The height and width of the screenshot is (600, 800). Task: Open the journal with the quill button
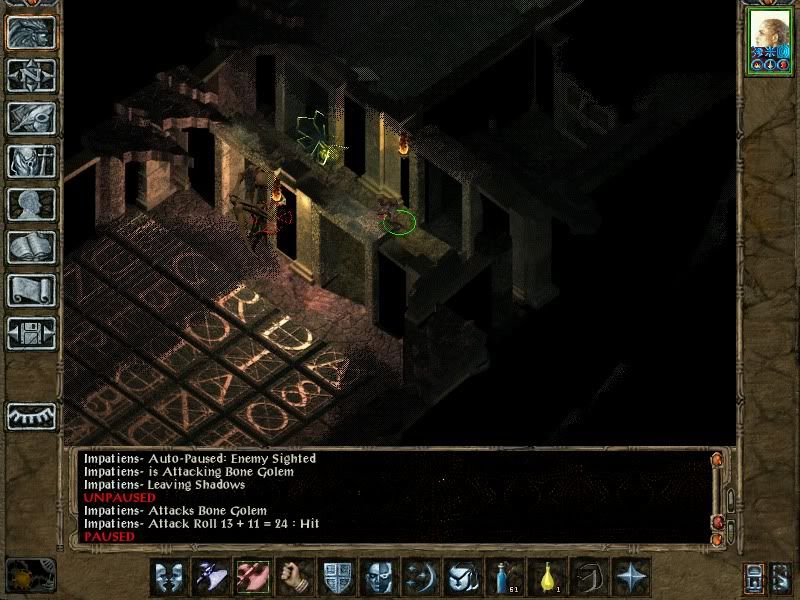[x=31, y=118]
